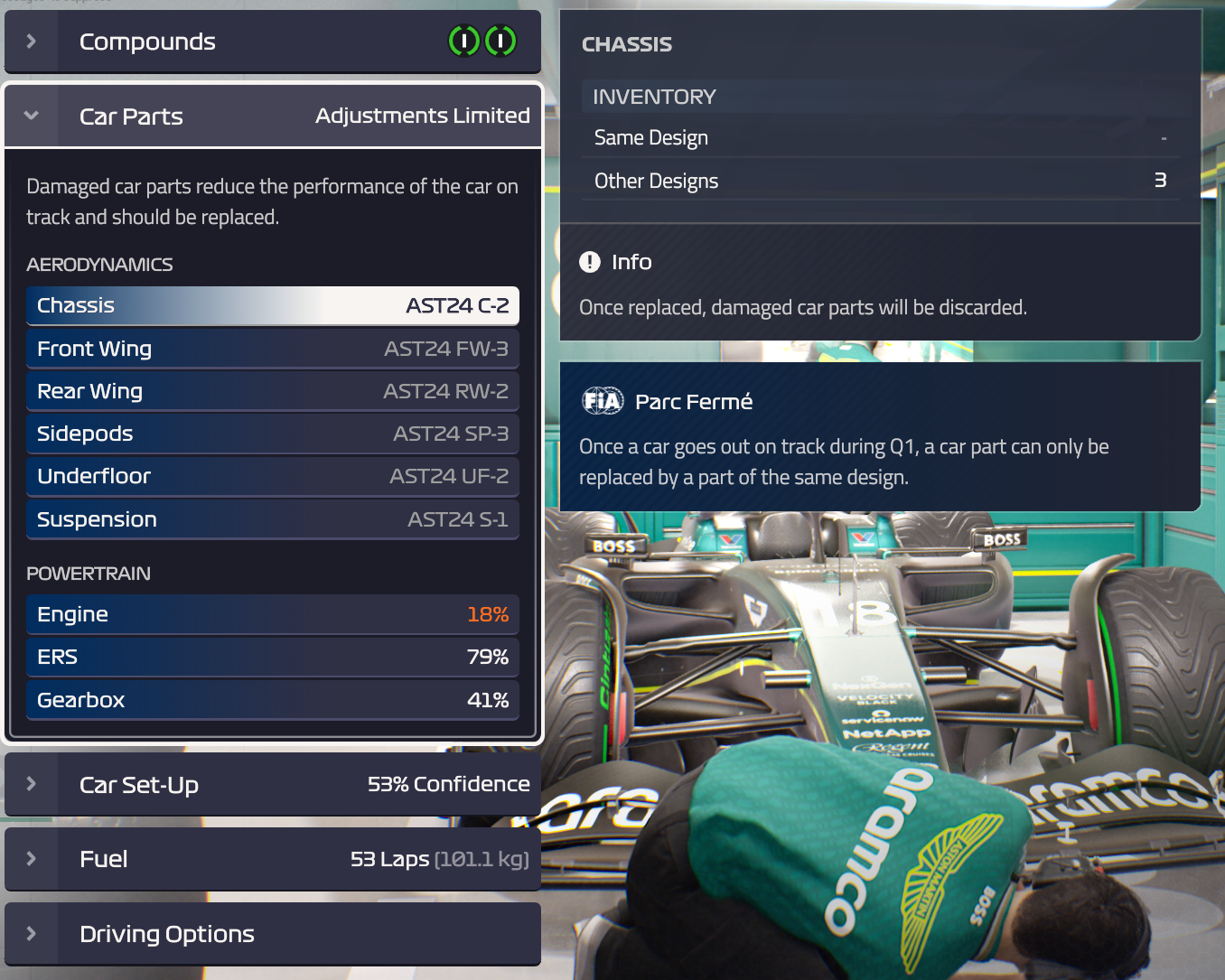Click the FIA badge in Parc Fermé panel
Viewport: 1225px width, 980px height.
(x=603, y=401)
